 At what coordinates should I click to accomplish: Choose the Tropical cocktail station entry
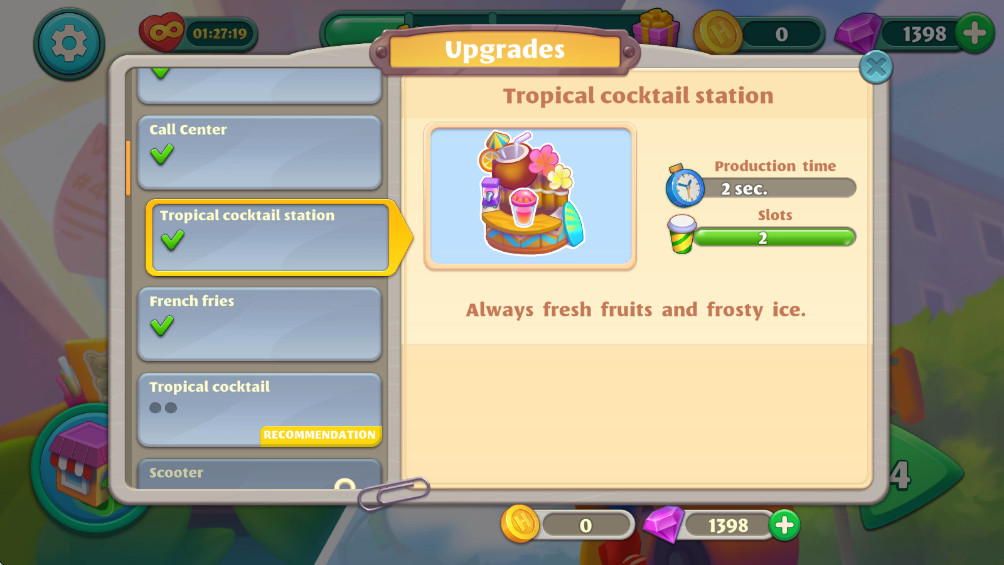click(268, 237)
